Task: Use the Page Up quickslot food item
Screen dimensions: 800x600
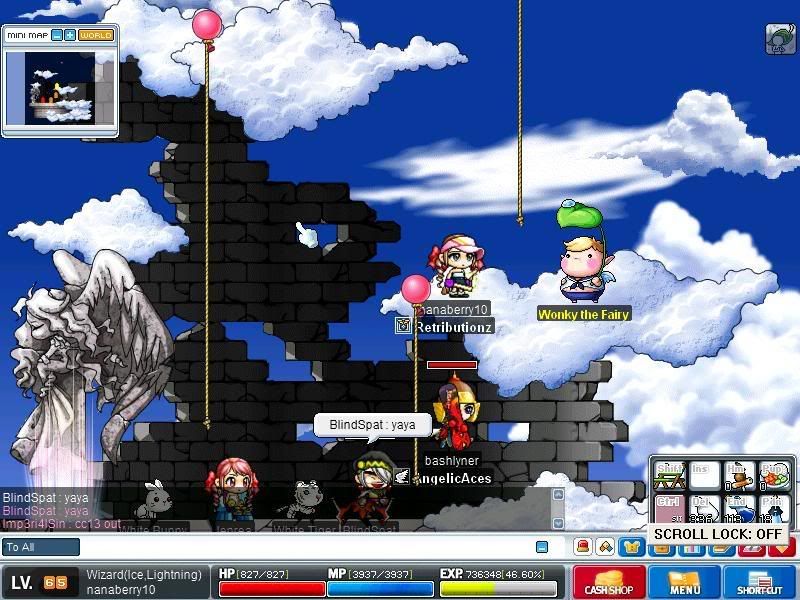Action: point(773,473)
